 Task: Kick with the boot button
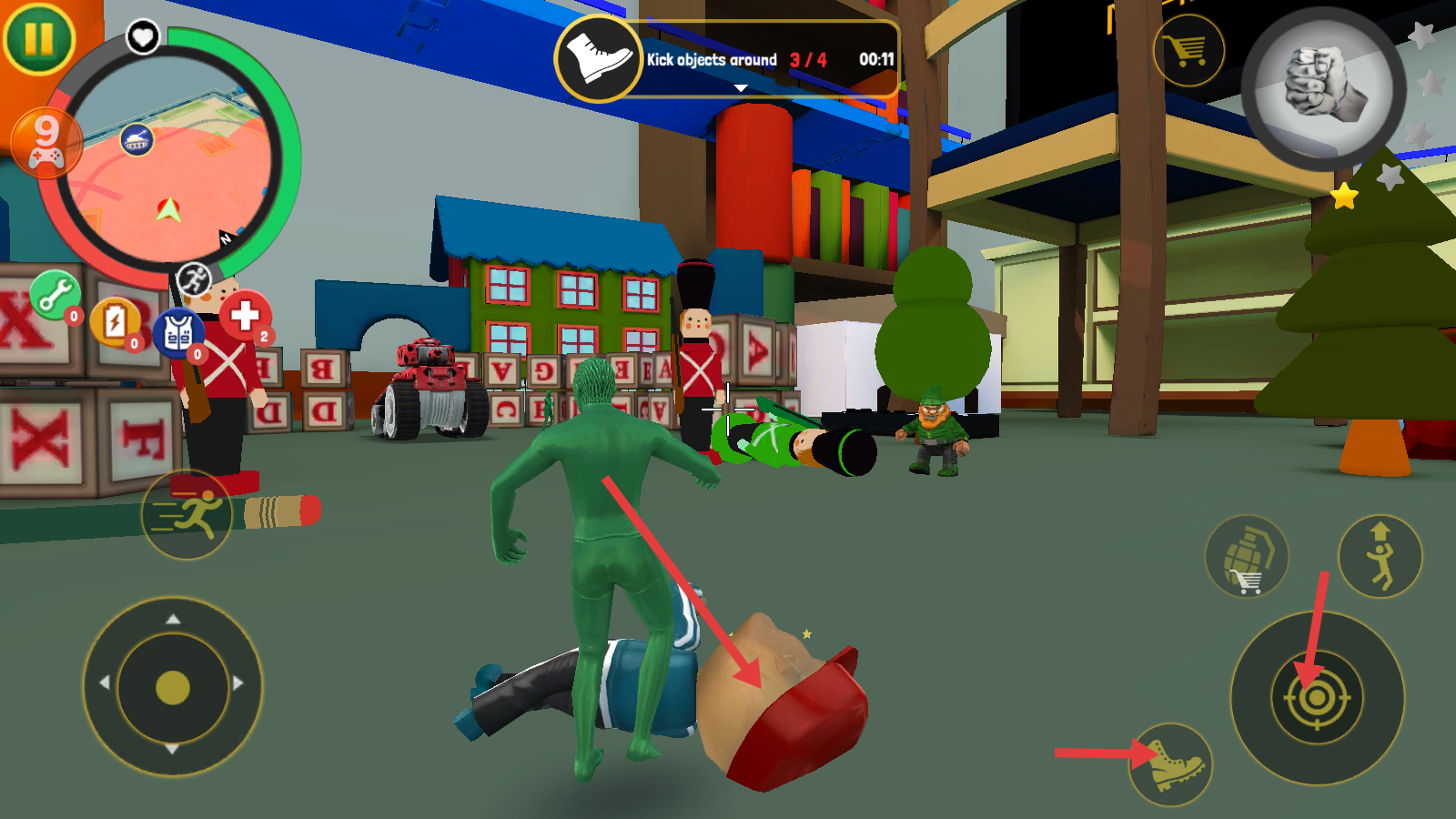click(x=1171, y=764)
